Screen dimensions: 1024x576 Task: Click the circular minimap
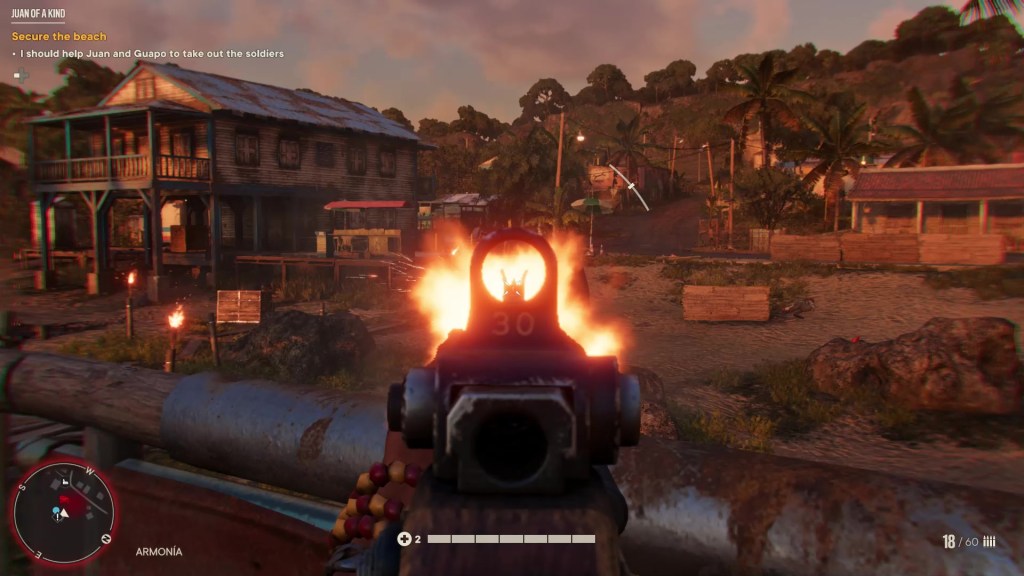coord(62,512)
